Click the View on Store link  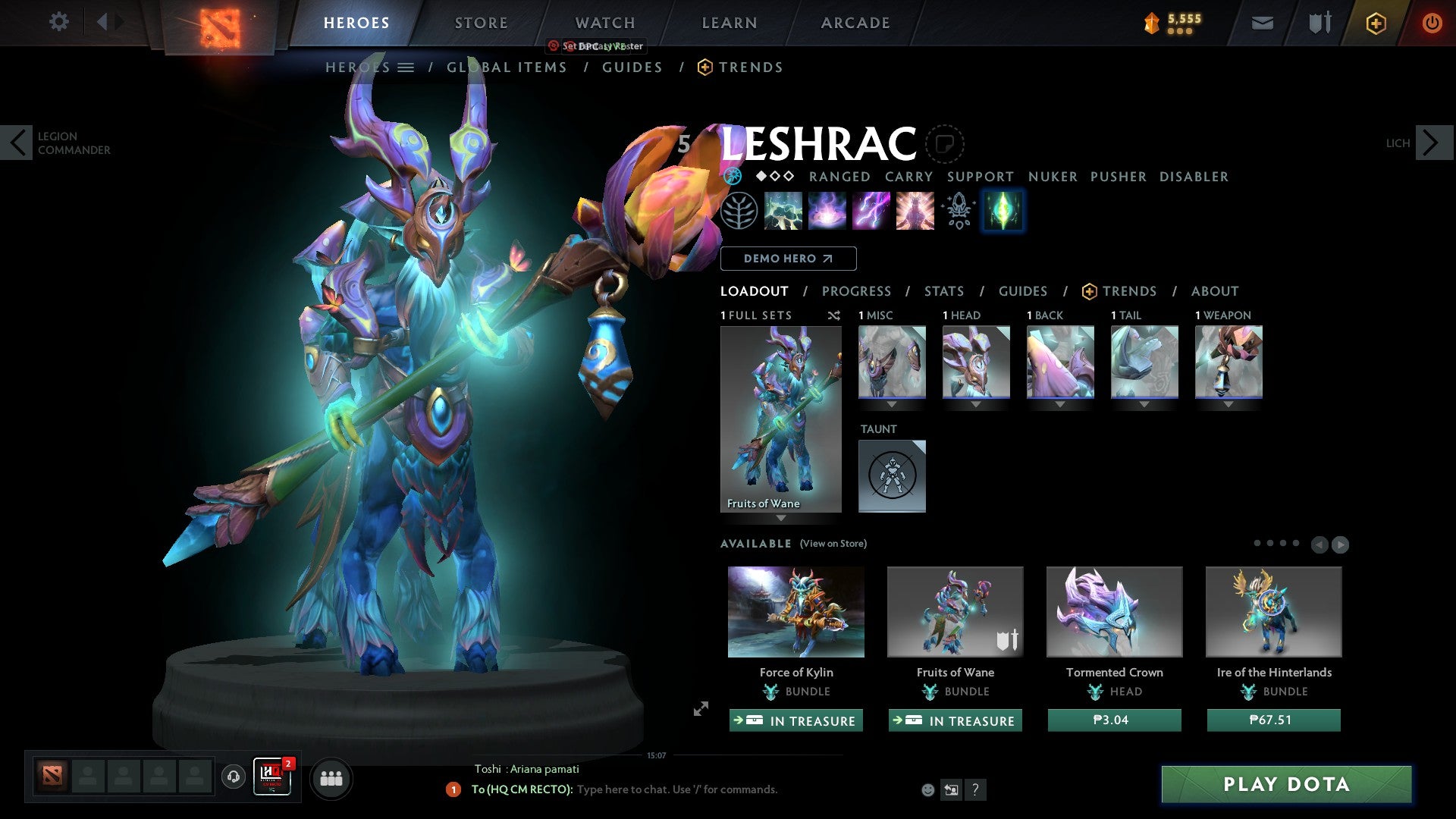point(833,544)
